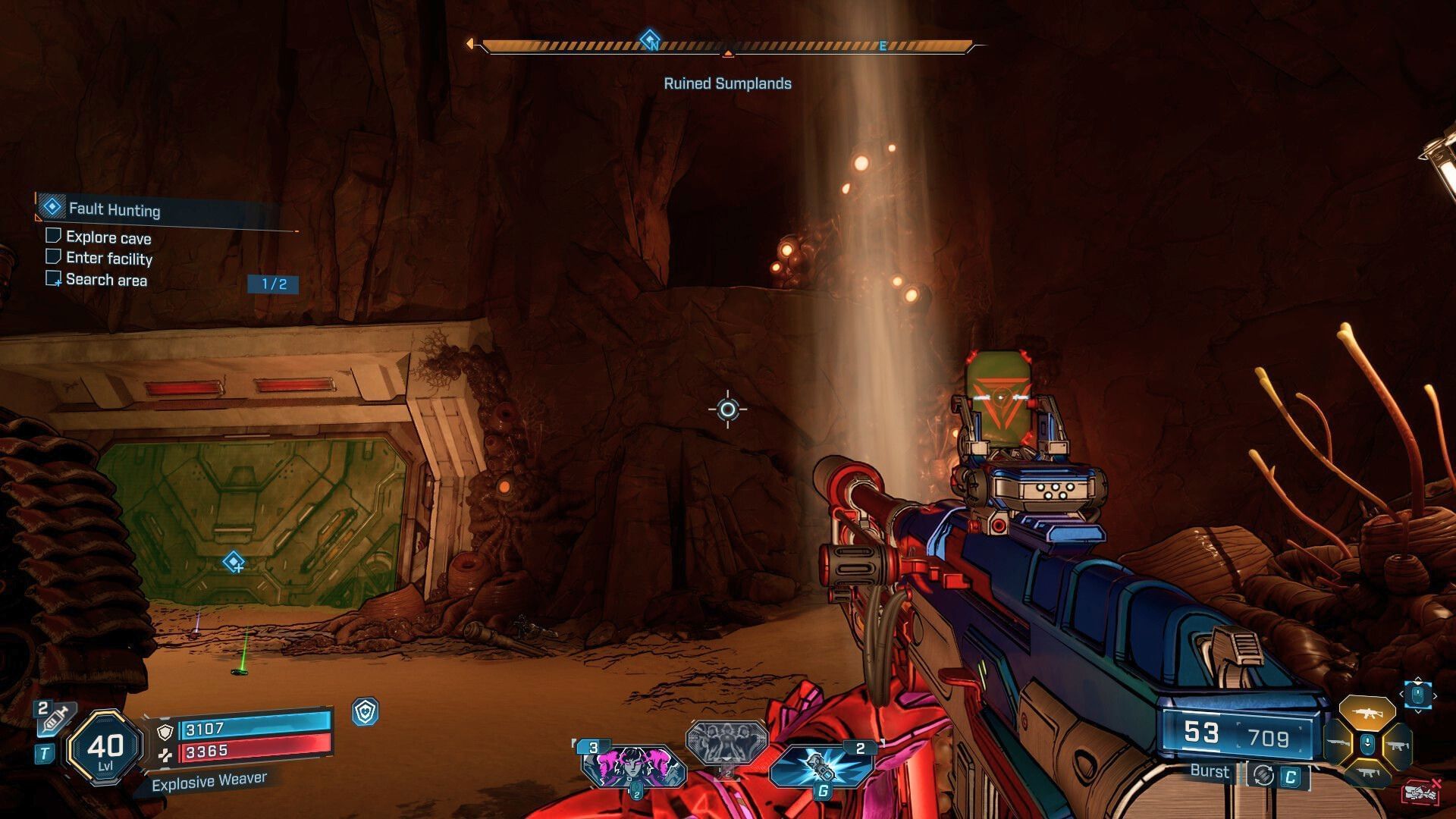Select the shield-with-heart buff icon

366,712
